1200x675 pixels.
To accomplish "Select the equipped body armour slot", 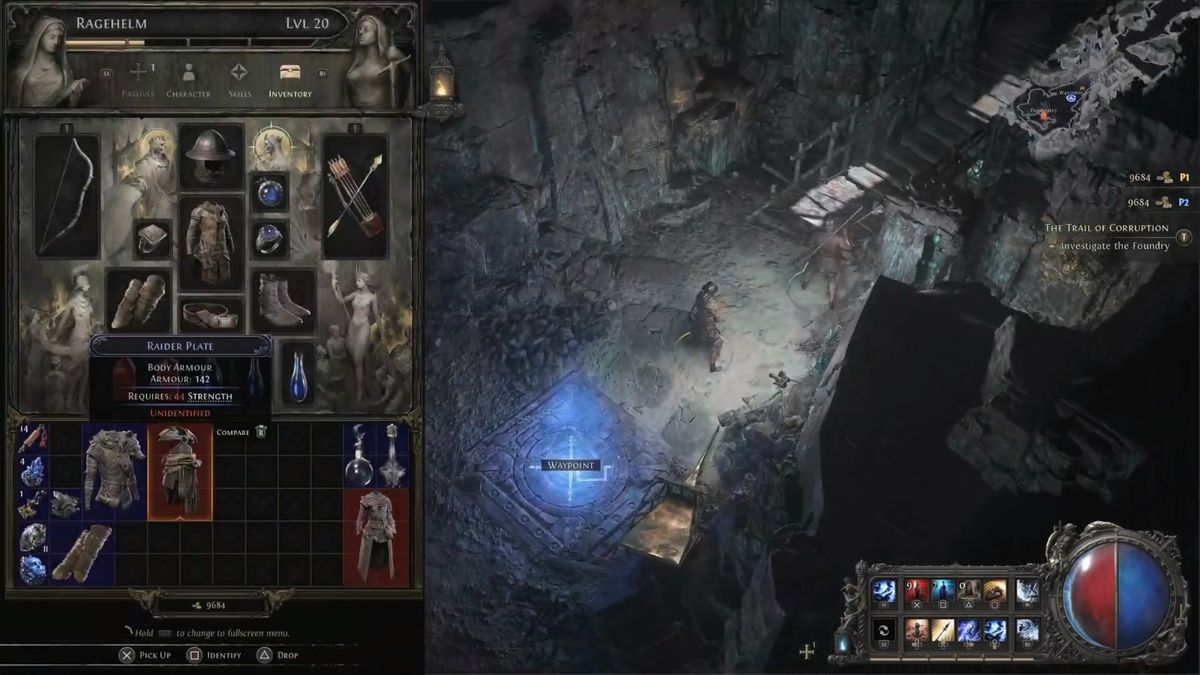I will (x=211, y=243).
